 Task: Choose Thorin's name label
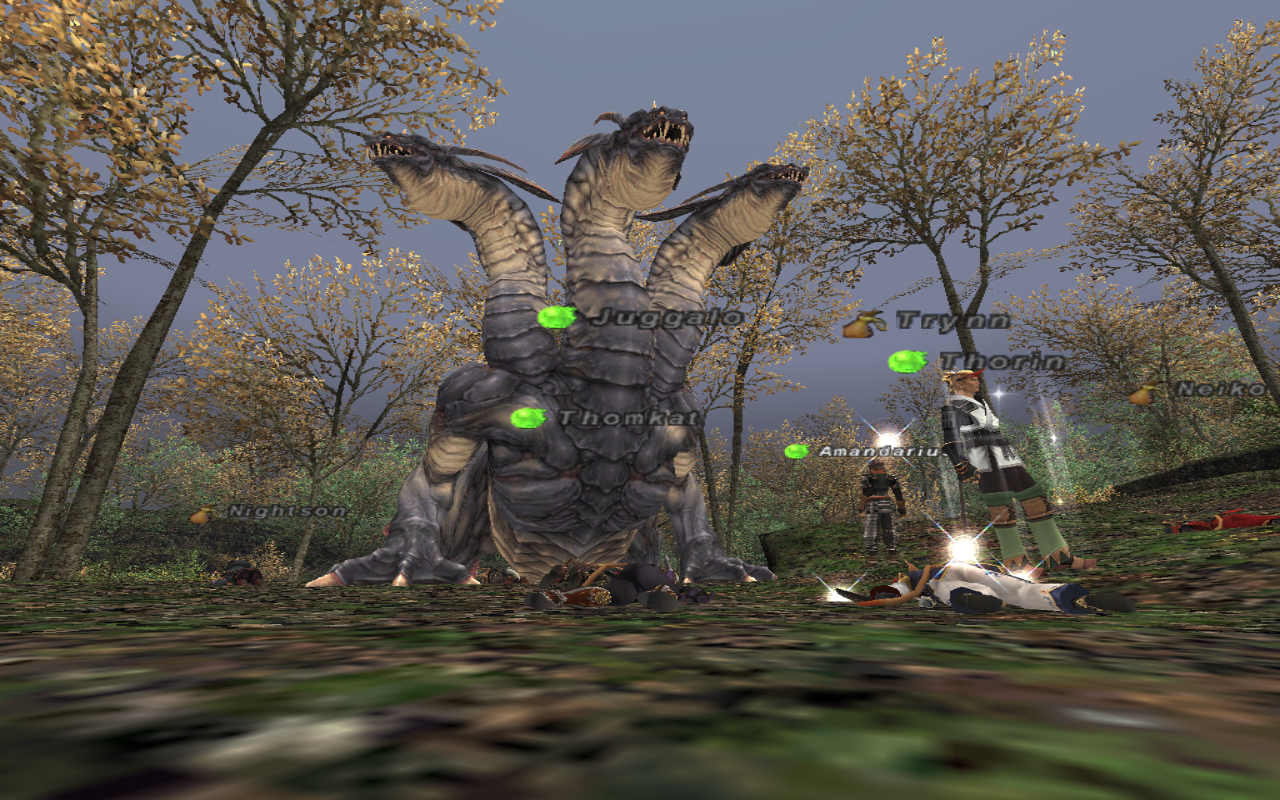[x=1001, y=362]
